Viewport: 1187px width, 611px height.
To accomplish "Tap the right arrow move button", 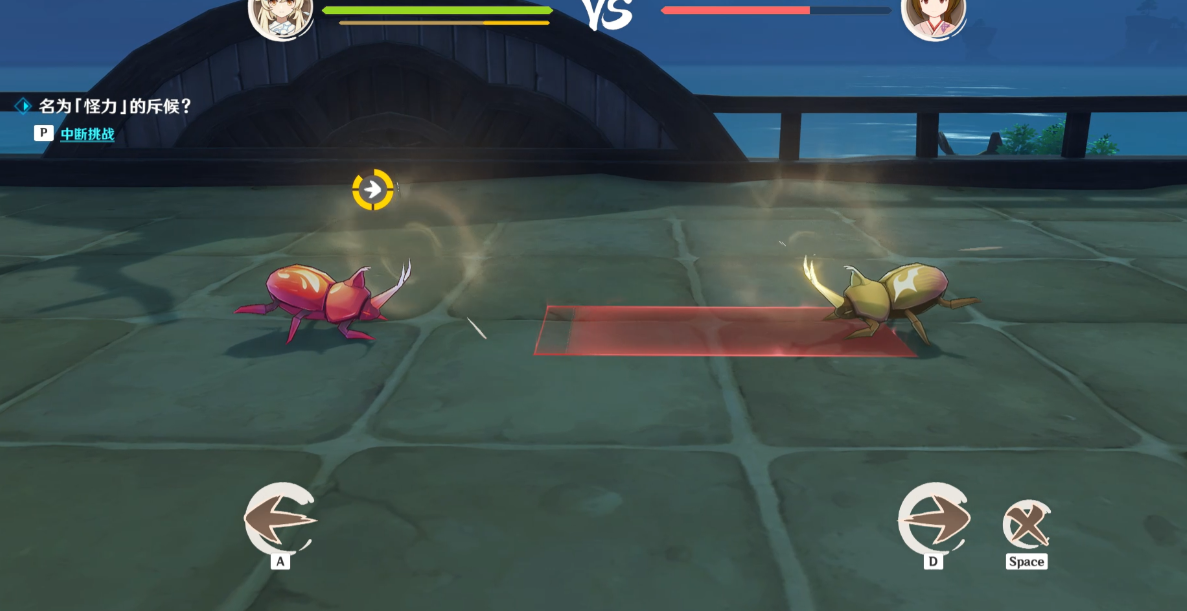I will click(934, 518).
